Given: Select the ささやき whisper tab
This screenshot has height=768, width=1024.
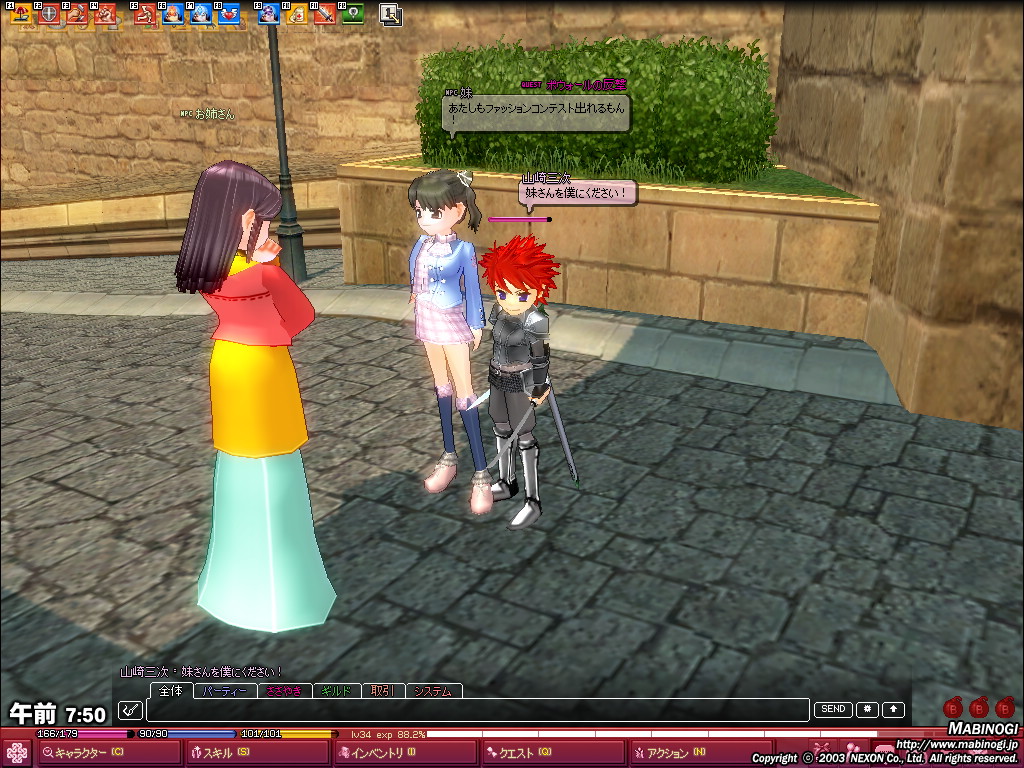Looking at the screenshot, I should (x=283, y=691).
